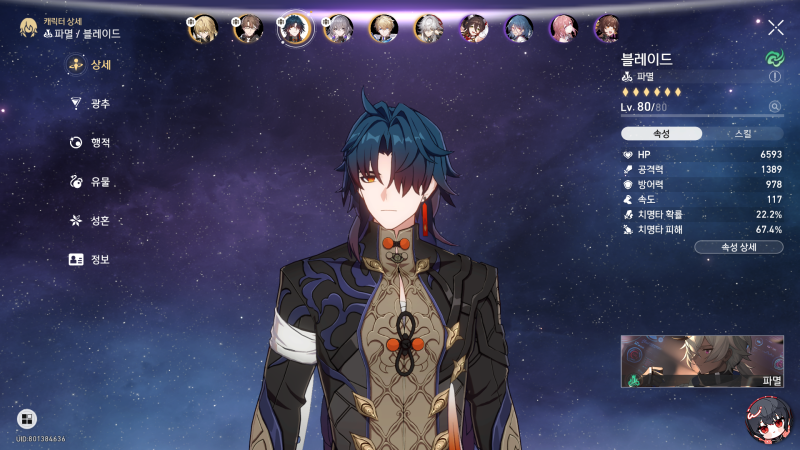Click the green wind element icon
The height and width of the screenshot is (450, 800).
pos(774,58)
